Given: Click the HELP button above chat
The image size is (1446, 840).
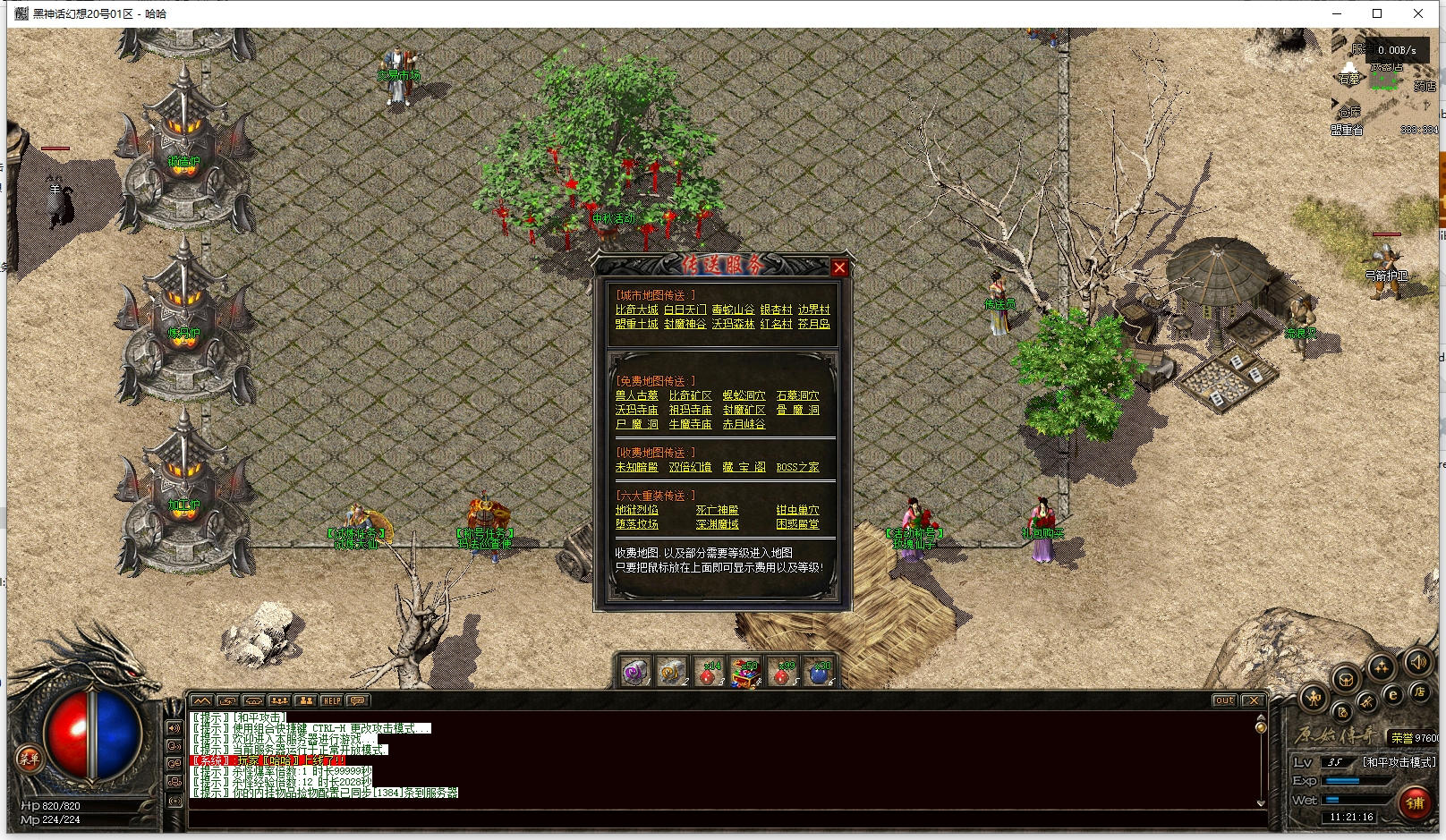Looking at the screenshot, I should click(x=331, y=700).
